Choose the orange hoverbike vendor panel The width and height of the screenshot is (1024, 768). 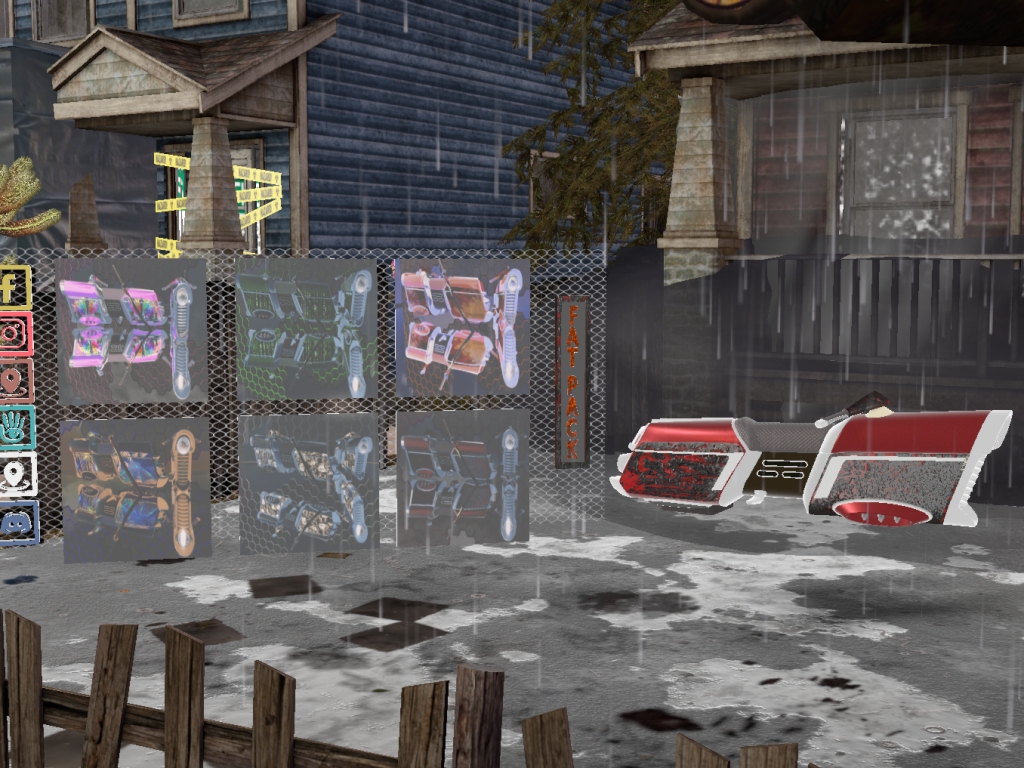135,488
